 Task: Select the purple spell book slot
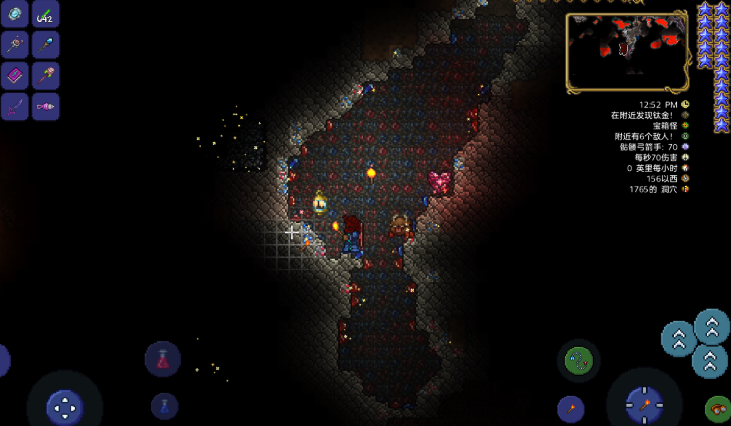[x=15, y=76]
